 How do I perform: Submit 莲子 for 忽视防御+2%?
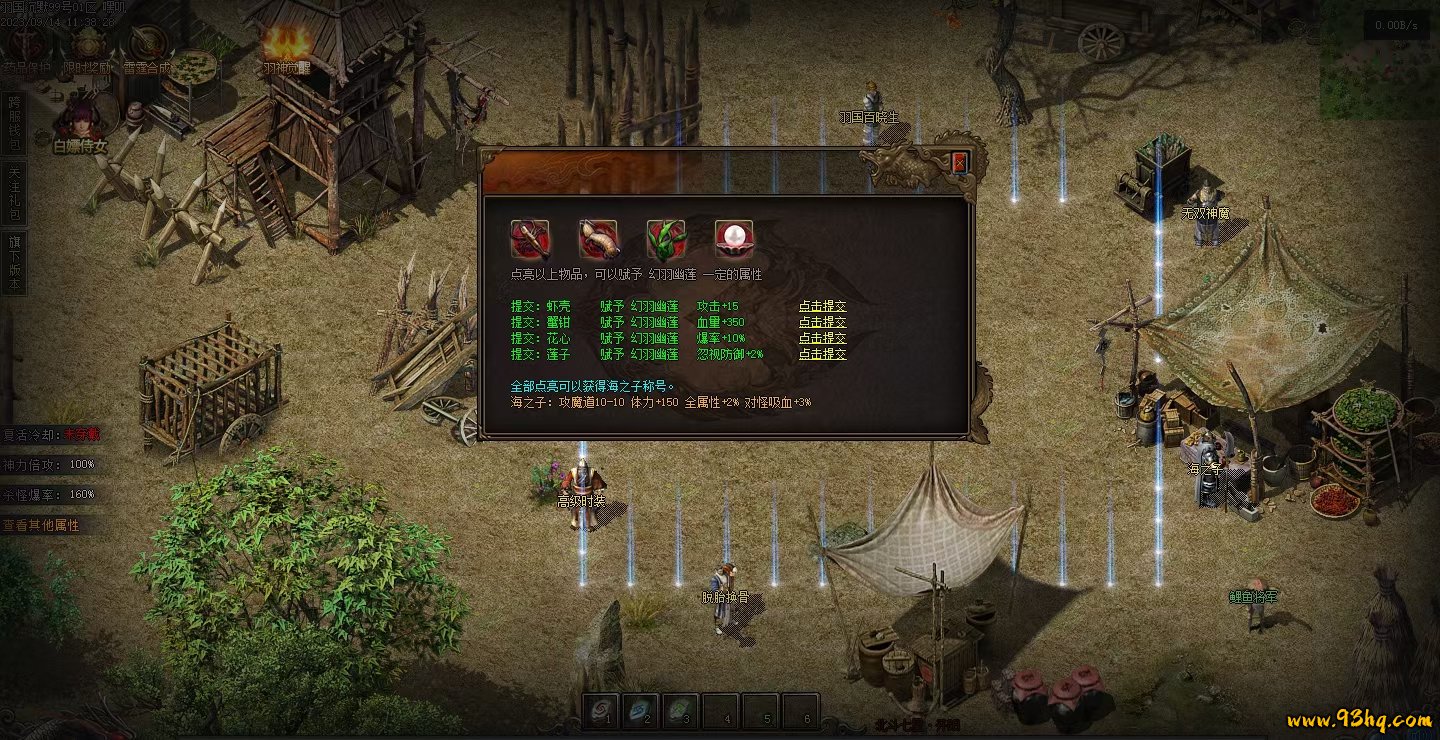pyautogui.click(x=822, y=354)
